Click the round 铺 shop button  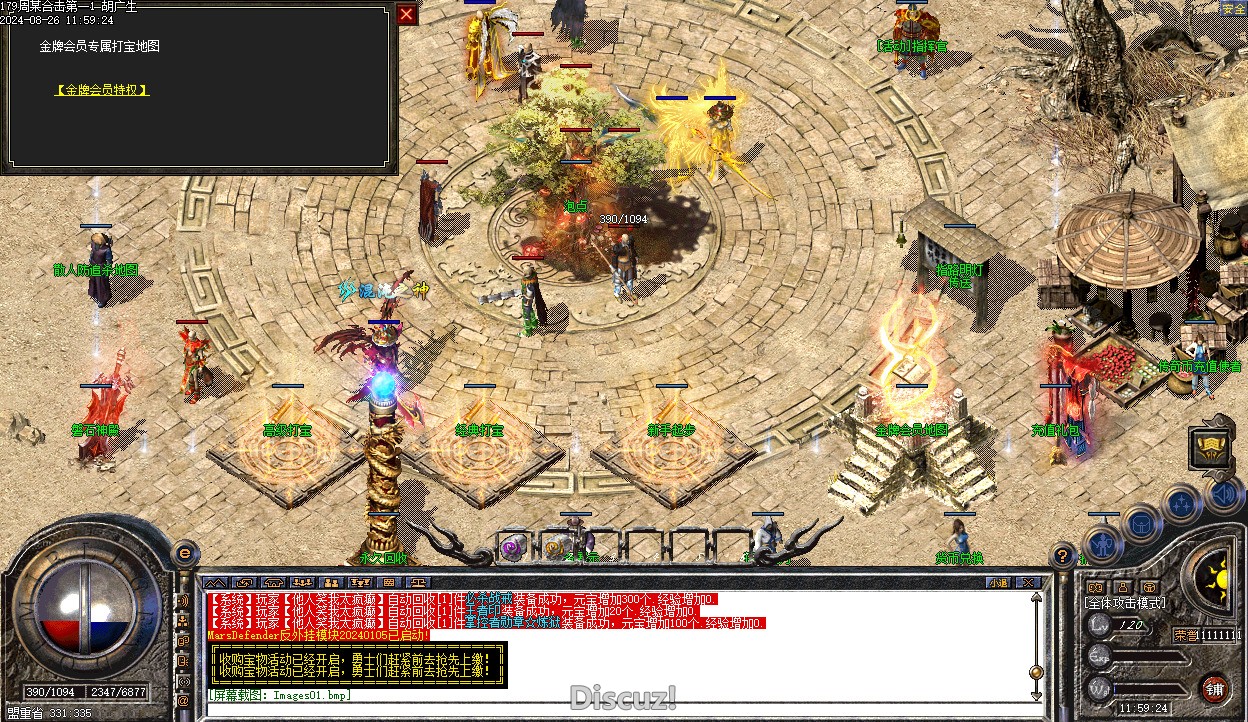(1215, 689)
